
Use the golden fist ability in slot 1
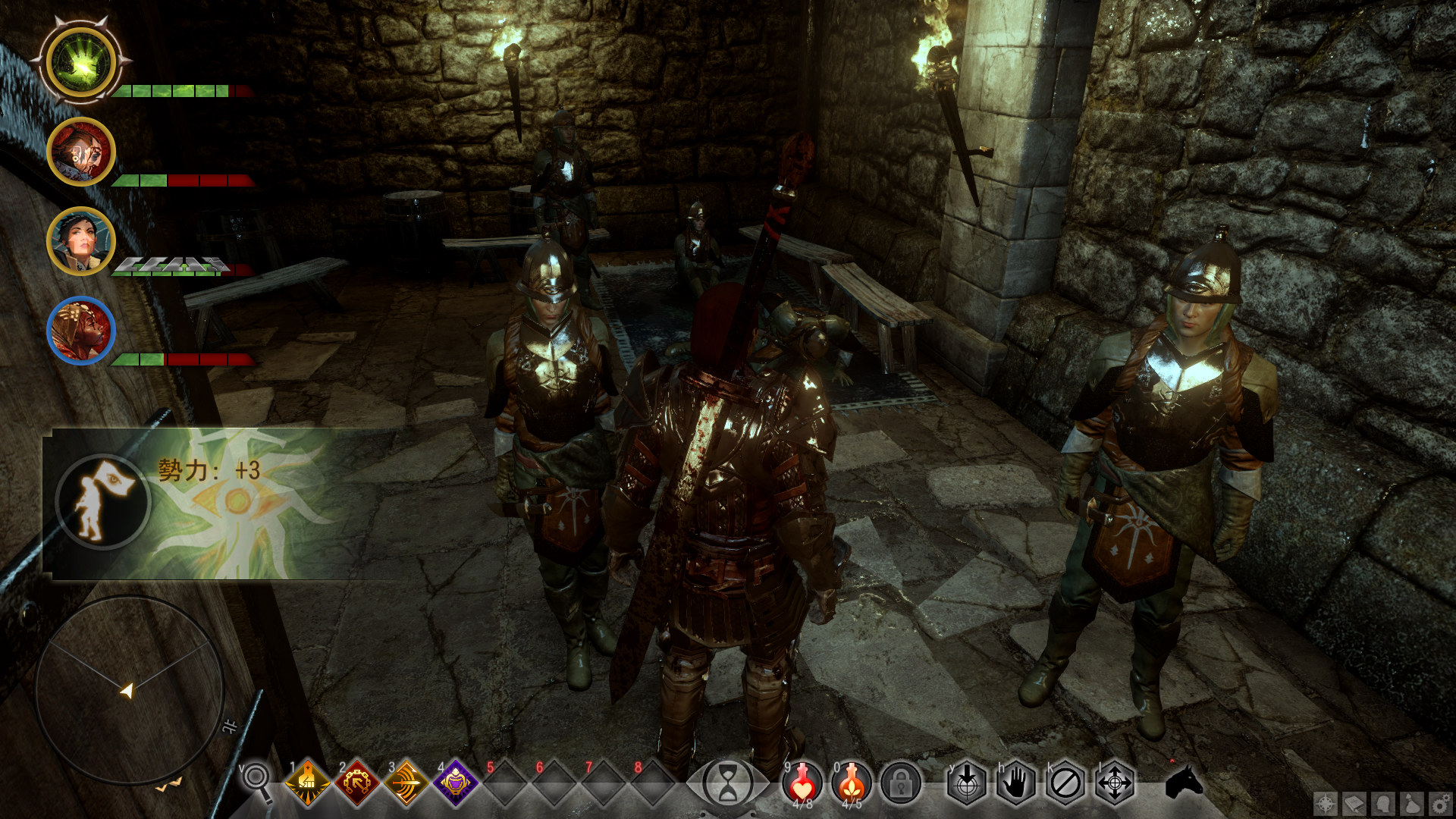click(x=308, y=783)
